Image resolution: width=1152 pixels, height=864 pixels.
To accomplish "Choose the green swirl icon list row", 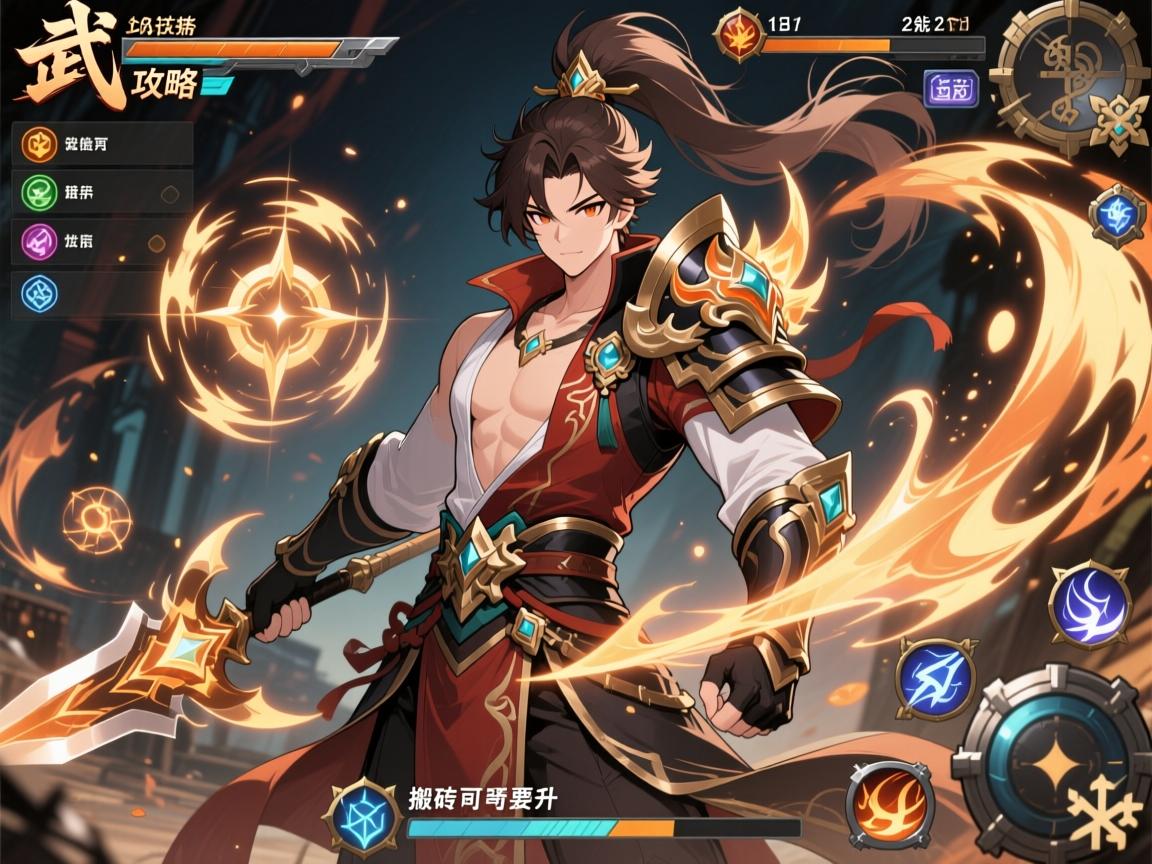I will coord(104,192).
